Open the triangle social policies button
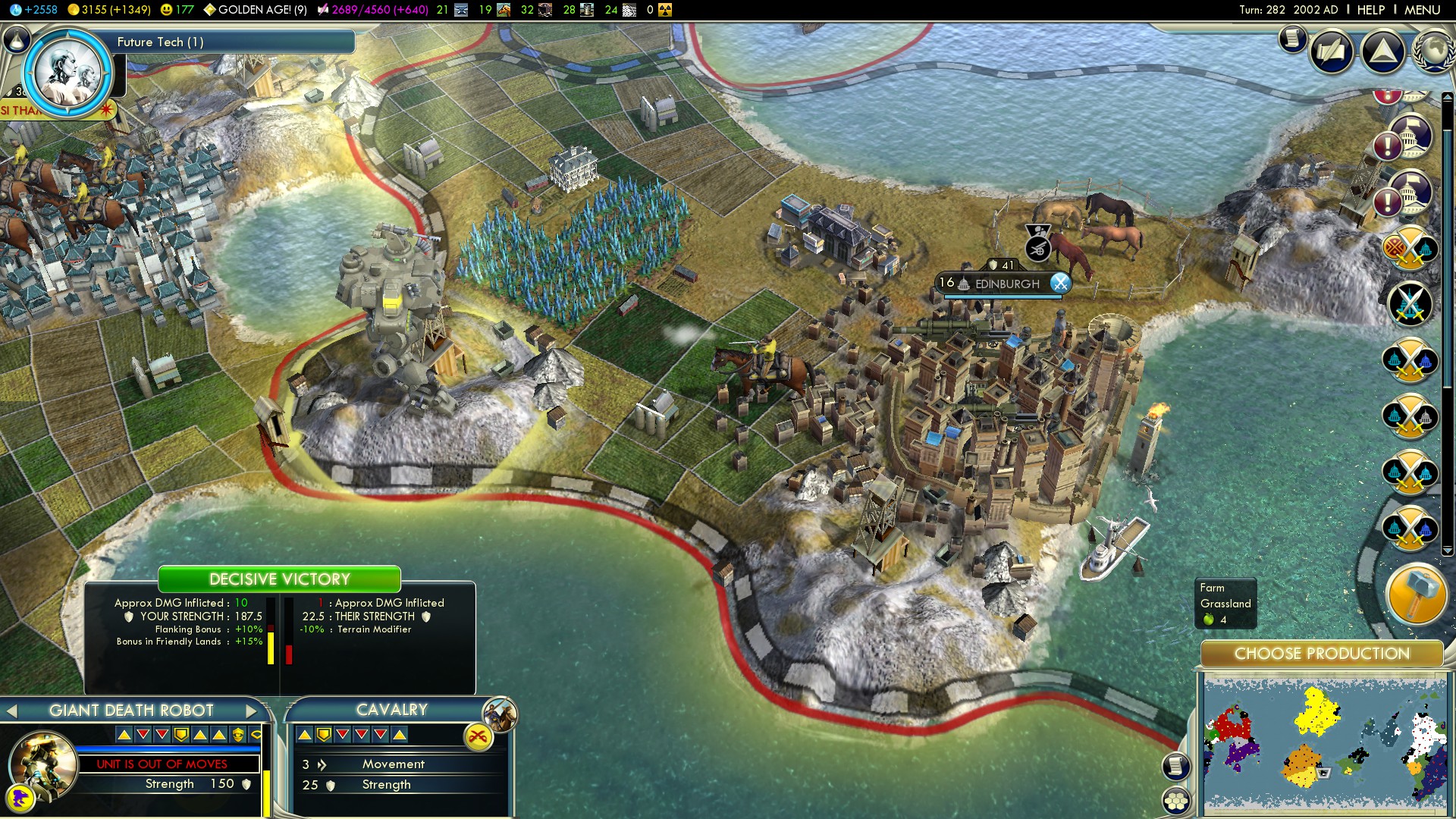Screen dimensions: 1456x819 pos(1382,51)
